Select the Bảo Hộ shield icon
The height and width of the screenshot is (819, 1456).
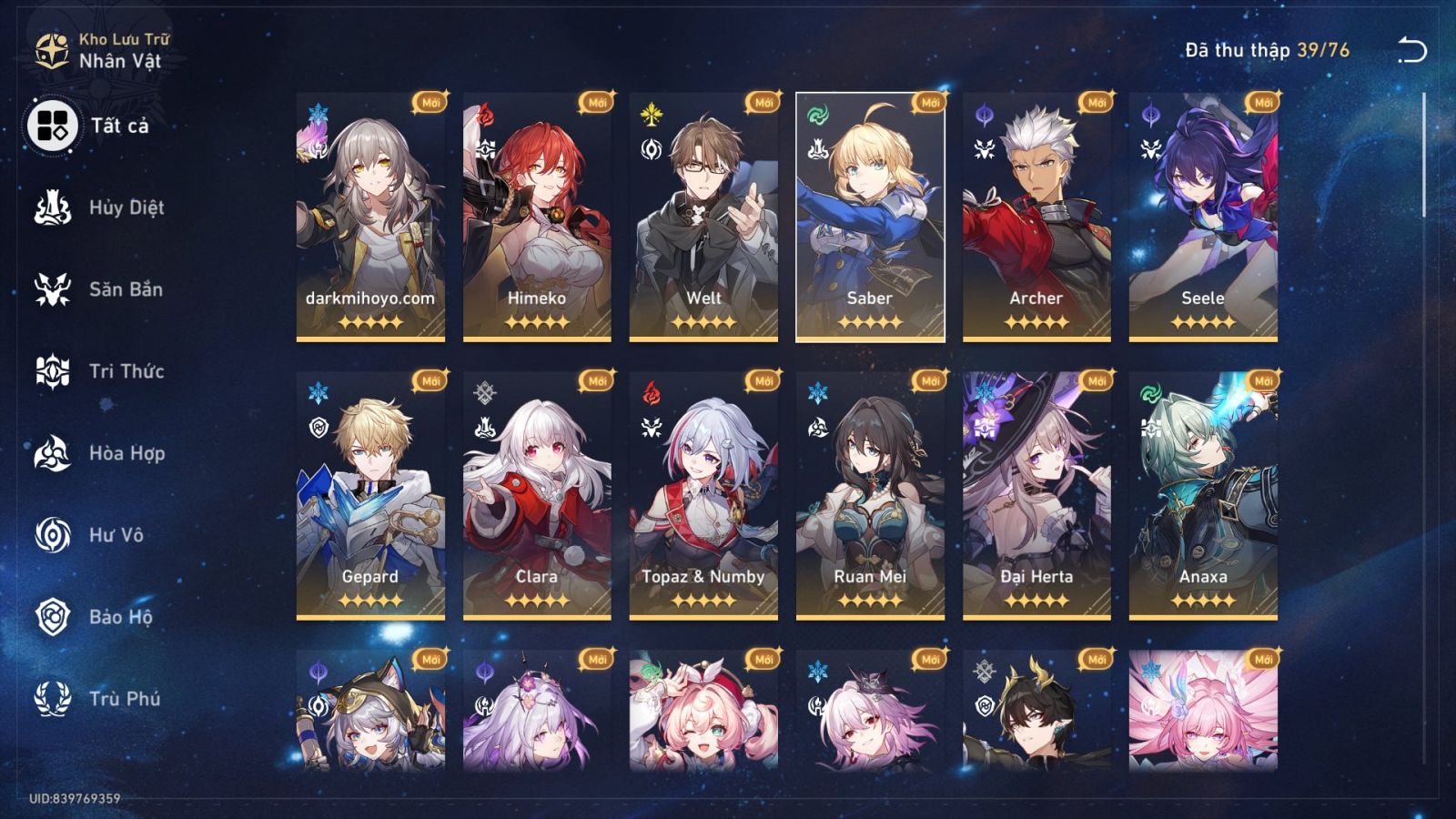coord(53,616)
